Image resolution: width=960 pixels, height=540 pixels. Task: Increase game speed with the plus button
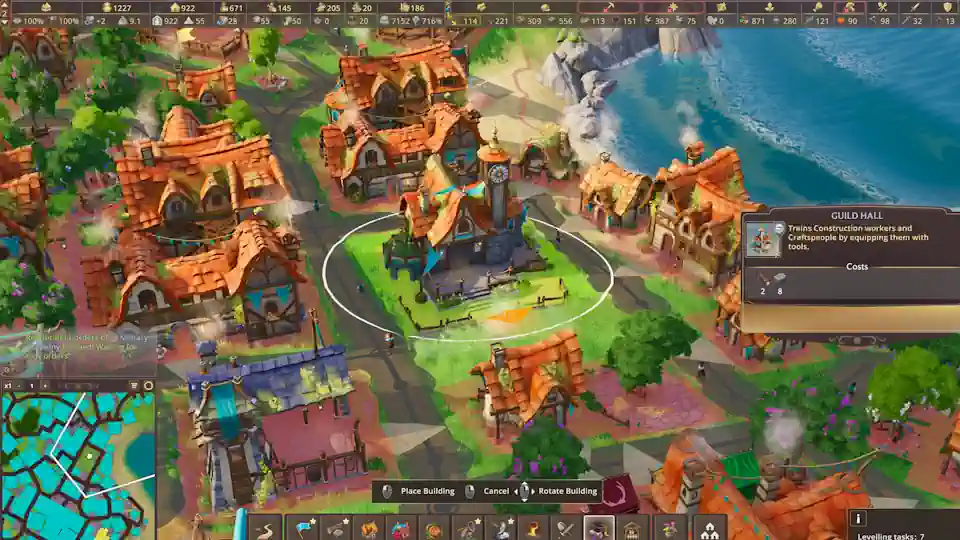coord(47,385)
